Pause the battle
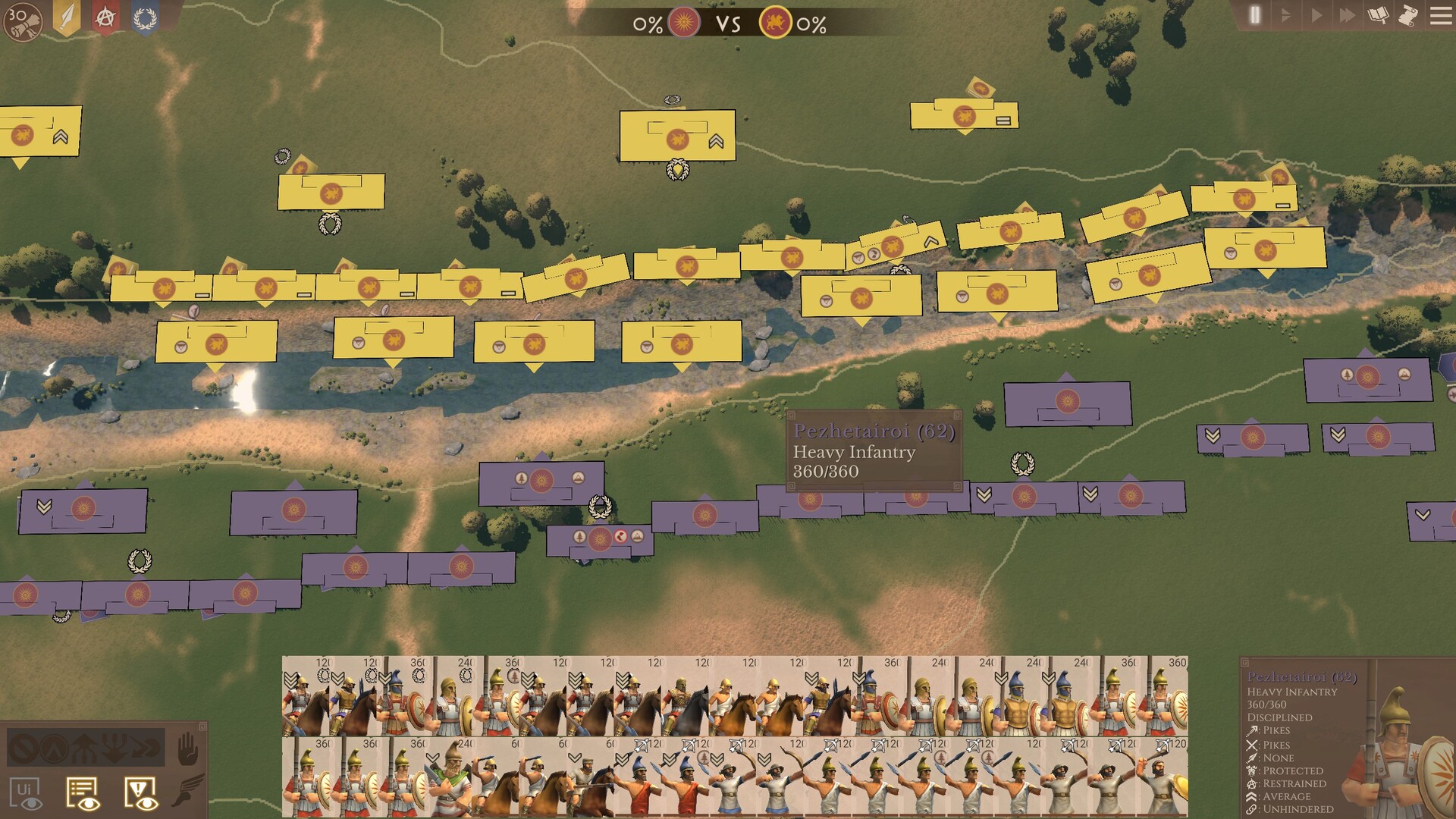 pyautogui.click(x=1255, y=15)
